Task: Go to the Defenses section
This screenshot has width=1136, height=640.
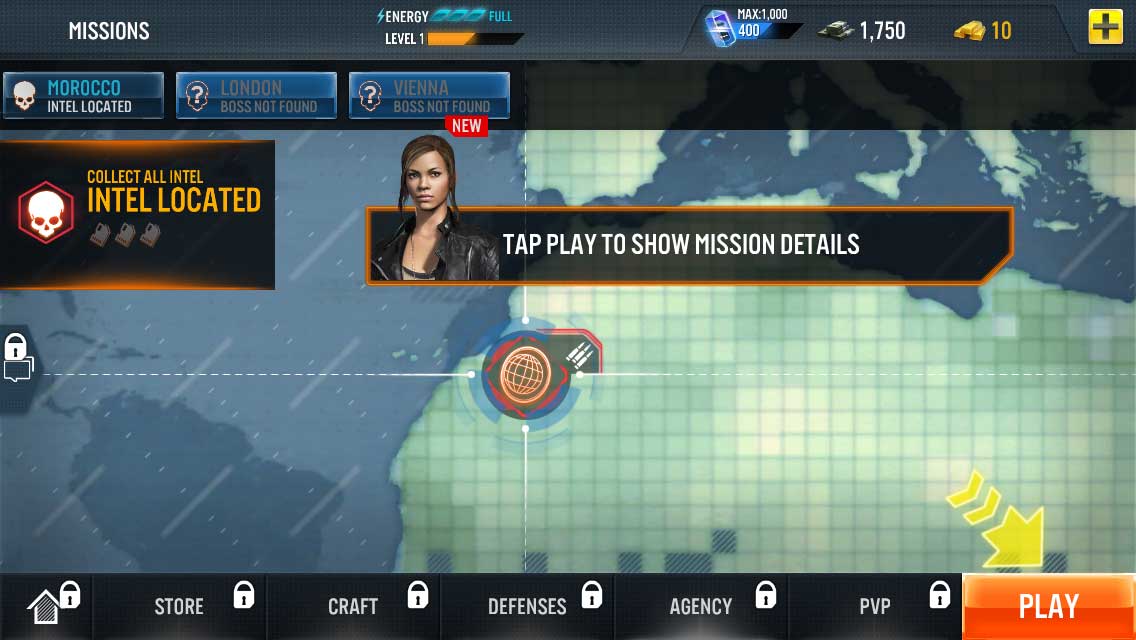Action: point(527,606)
